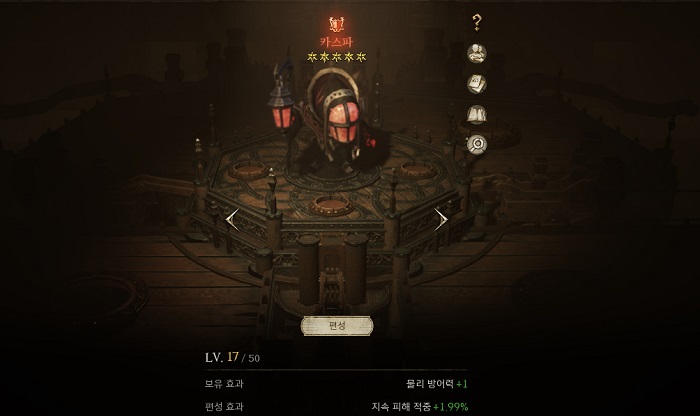Open the cards icon
Screen dimensions: 700x416
tap(477, 84)
